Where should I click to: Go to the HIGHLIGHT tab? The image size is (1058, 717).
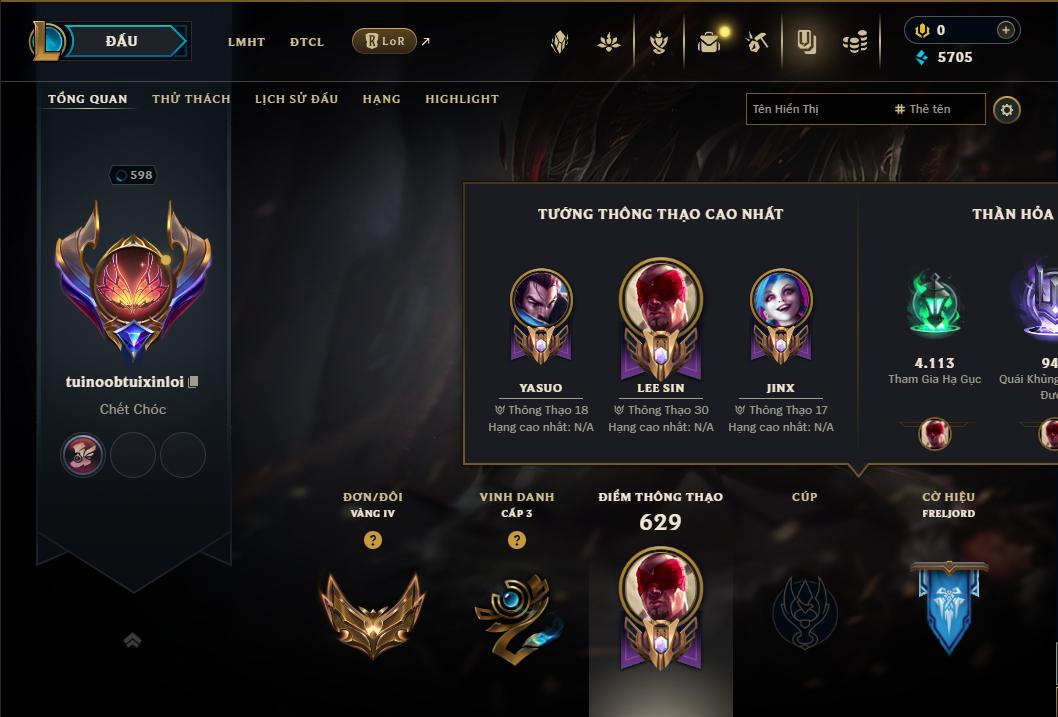point(461,99)
